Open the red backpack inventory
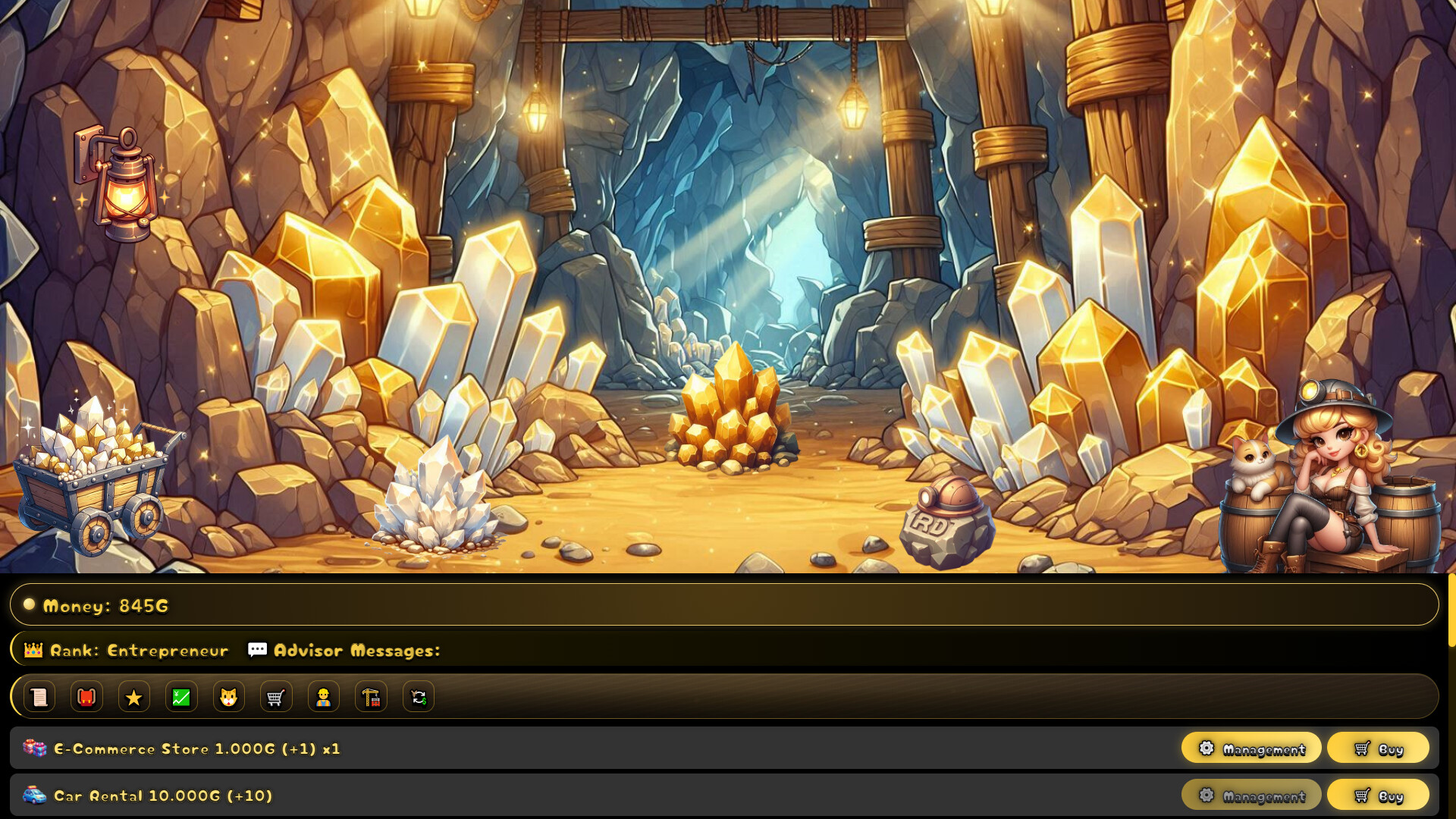Image resolution: width=1456 pixels, height=819 pixels. [x=86, y=696]
